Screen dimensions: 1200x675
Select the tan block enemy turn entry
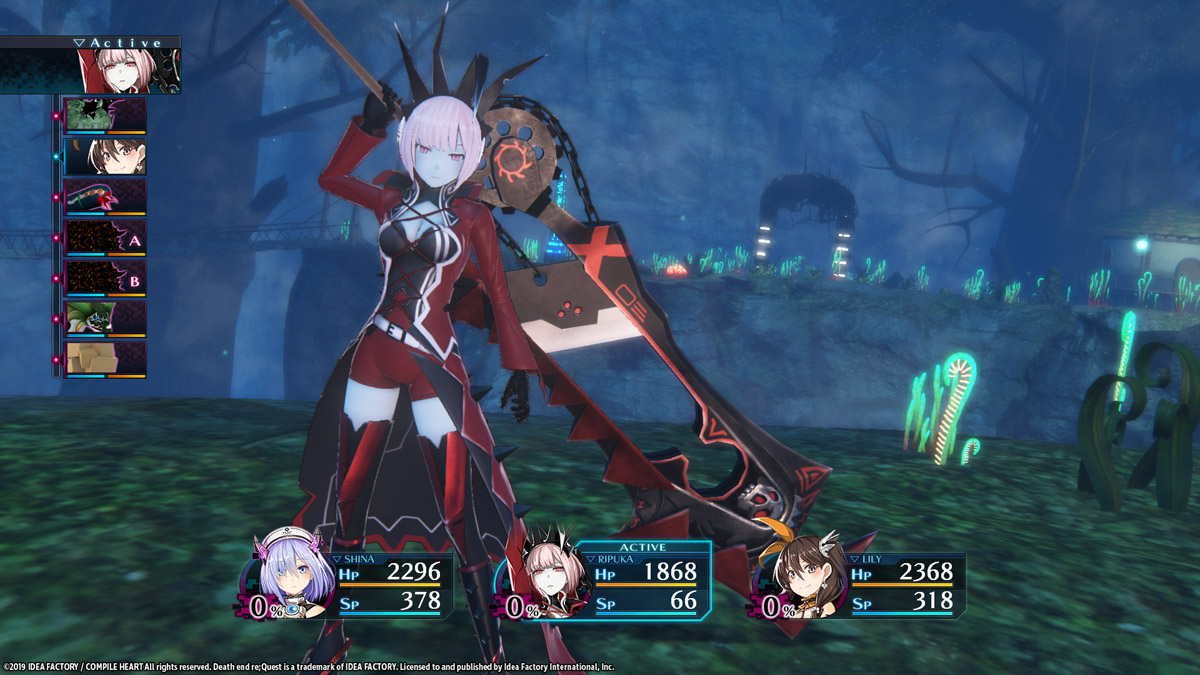105,359
